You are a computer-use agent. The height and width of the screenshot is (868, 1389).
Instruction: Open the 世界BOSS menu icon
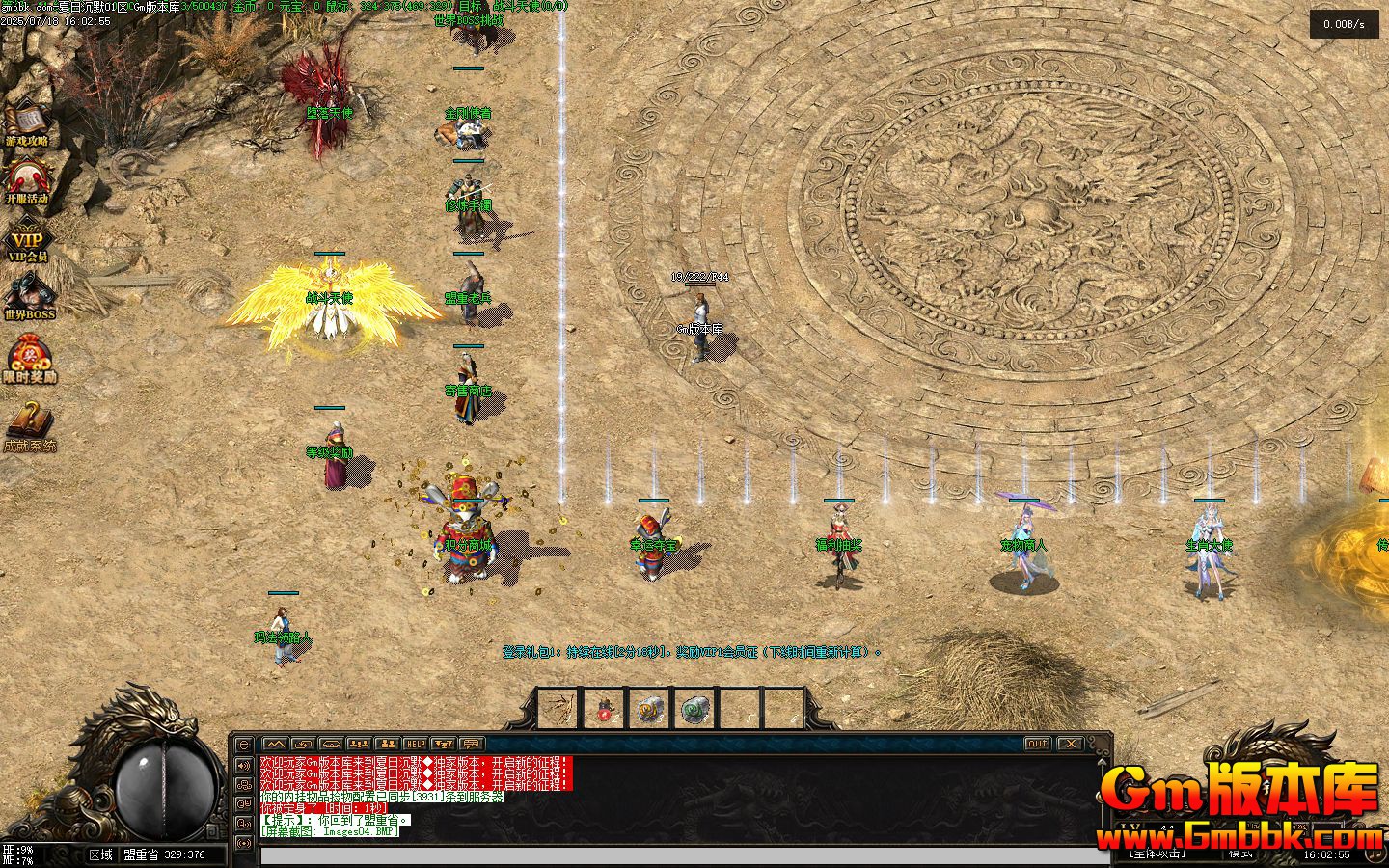click(x=29, y=297)
